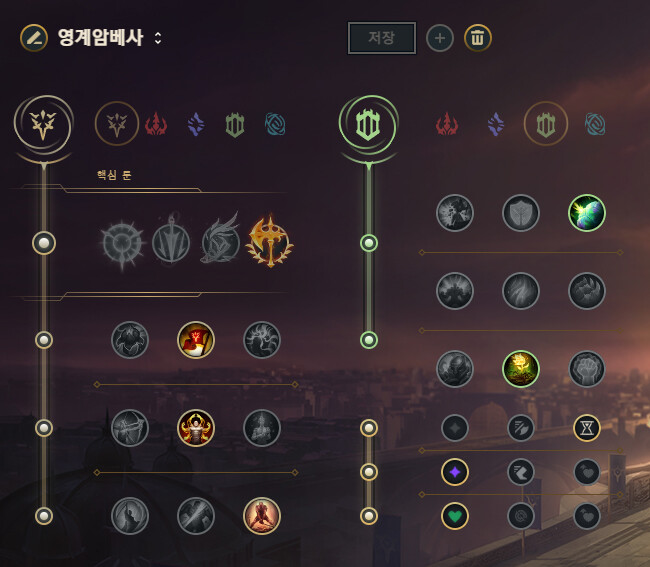Select the Demolish rune

(x=455, y=213)
